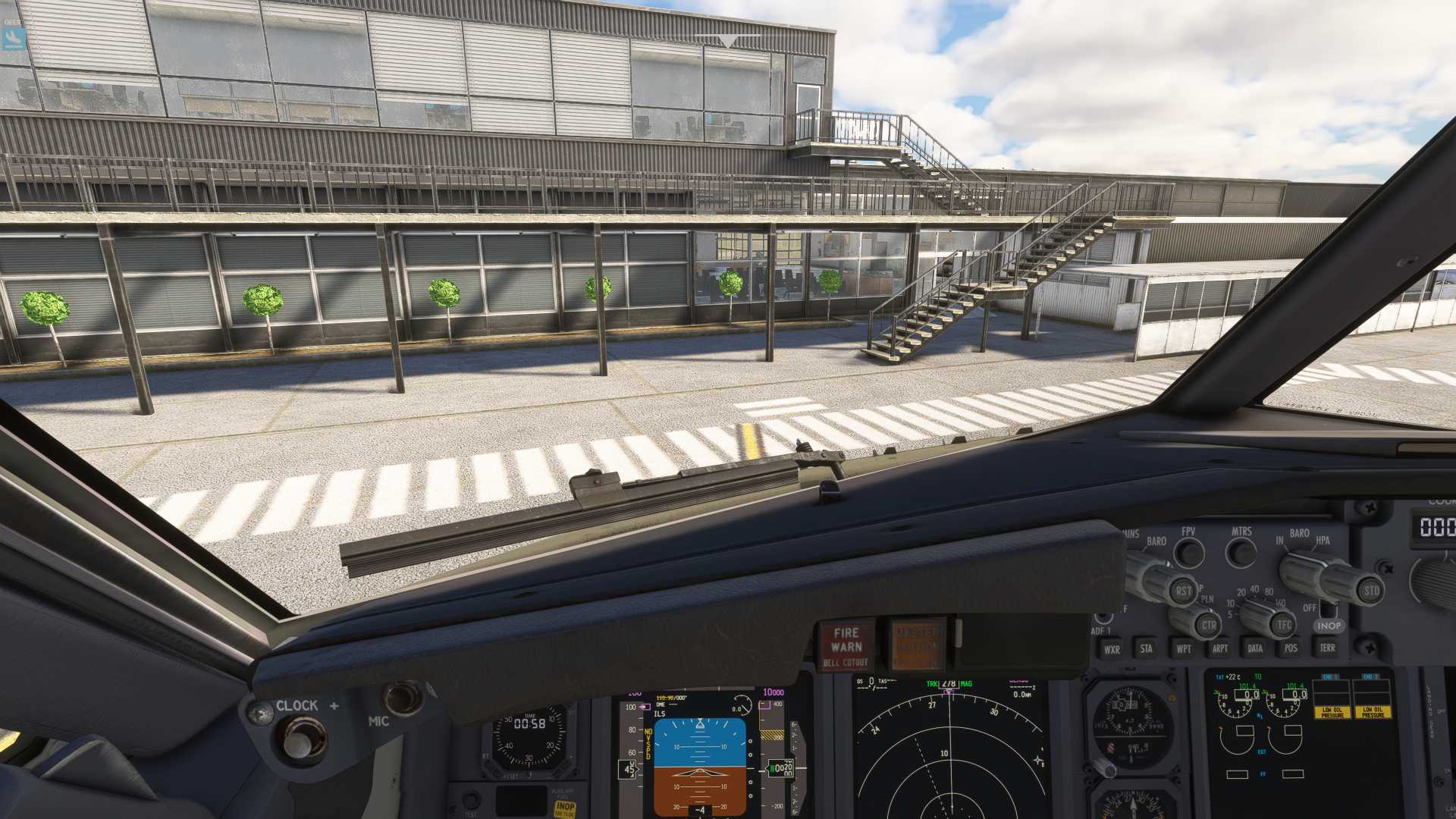This screenshot has height=819, width=1456.
Task: Toggle the ARPT airports map button
Action: (x=1219, y=648)
